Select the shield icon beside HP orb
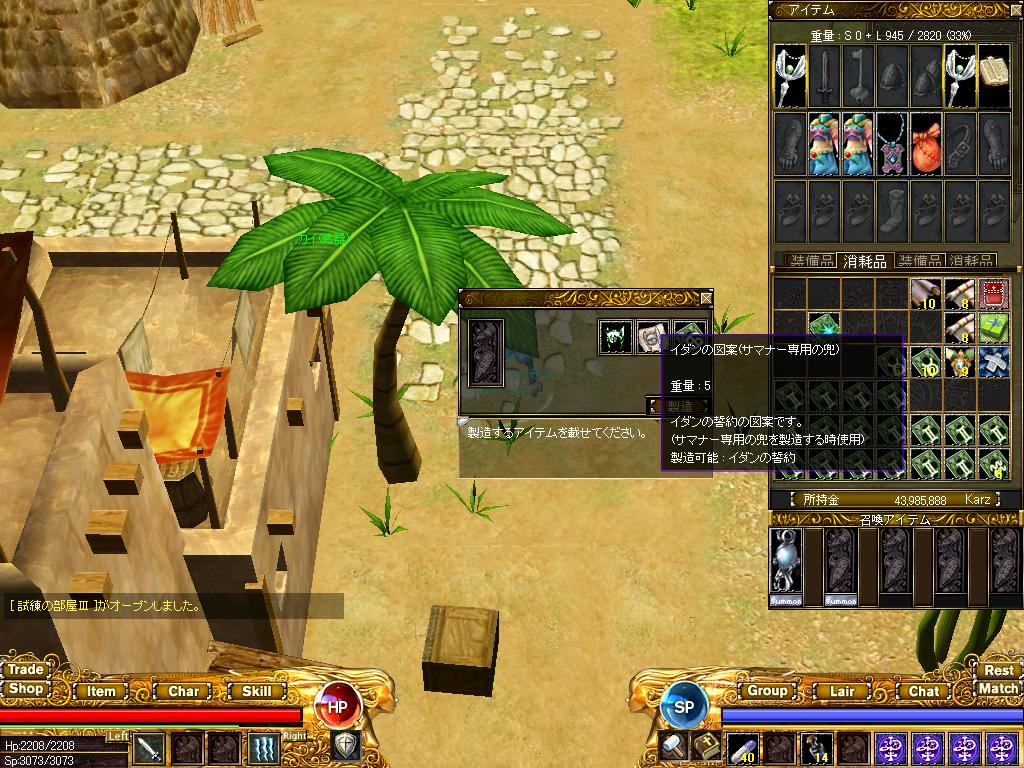The height and width of the screenshot is (768, 1024). [345, 745]
